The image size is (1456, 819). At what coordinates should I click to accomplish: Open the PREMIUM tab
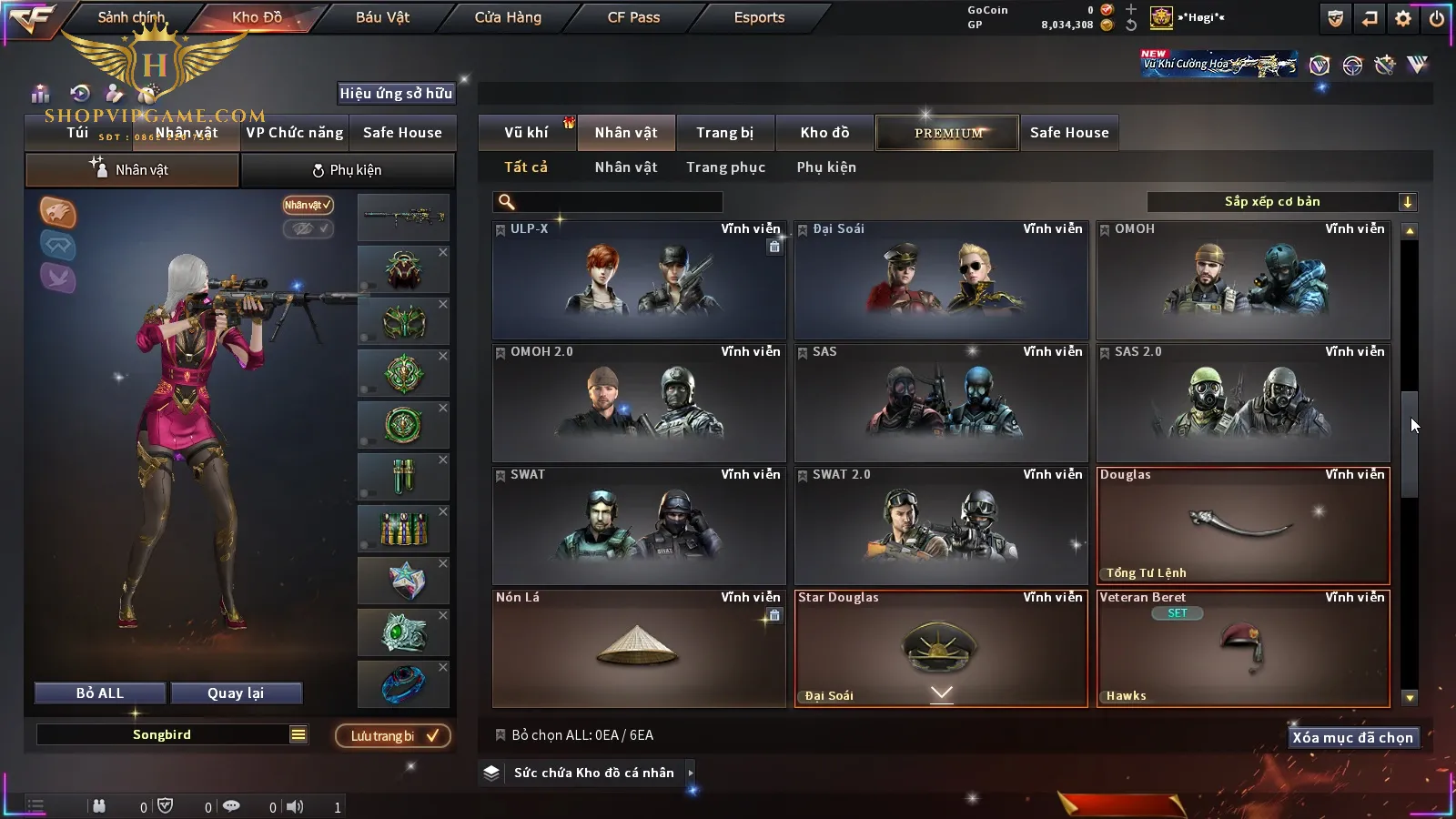pyautogui.click(x=947, y=133)
